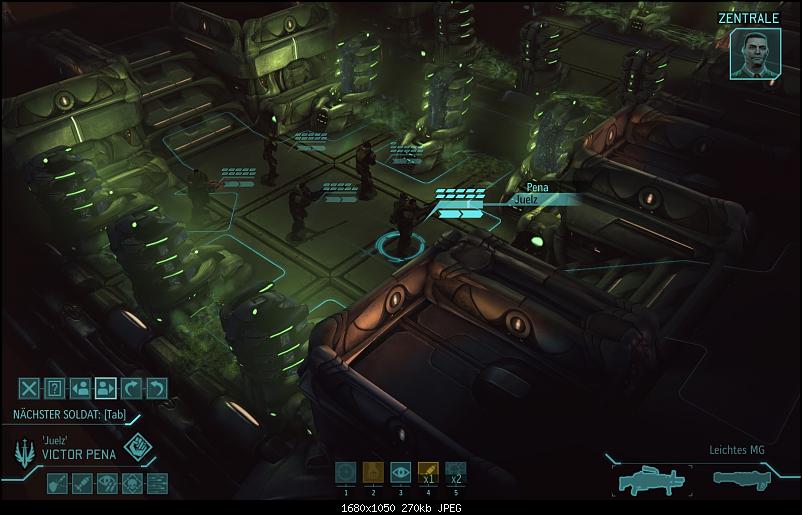The image size is (802, 515).
Task: Rotate camera with the left-curved arrow
Action: [x=156, y=390]
